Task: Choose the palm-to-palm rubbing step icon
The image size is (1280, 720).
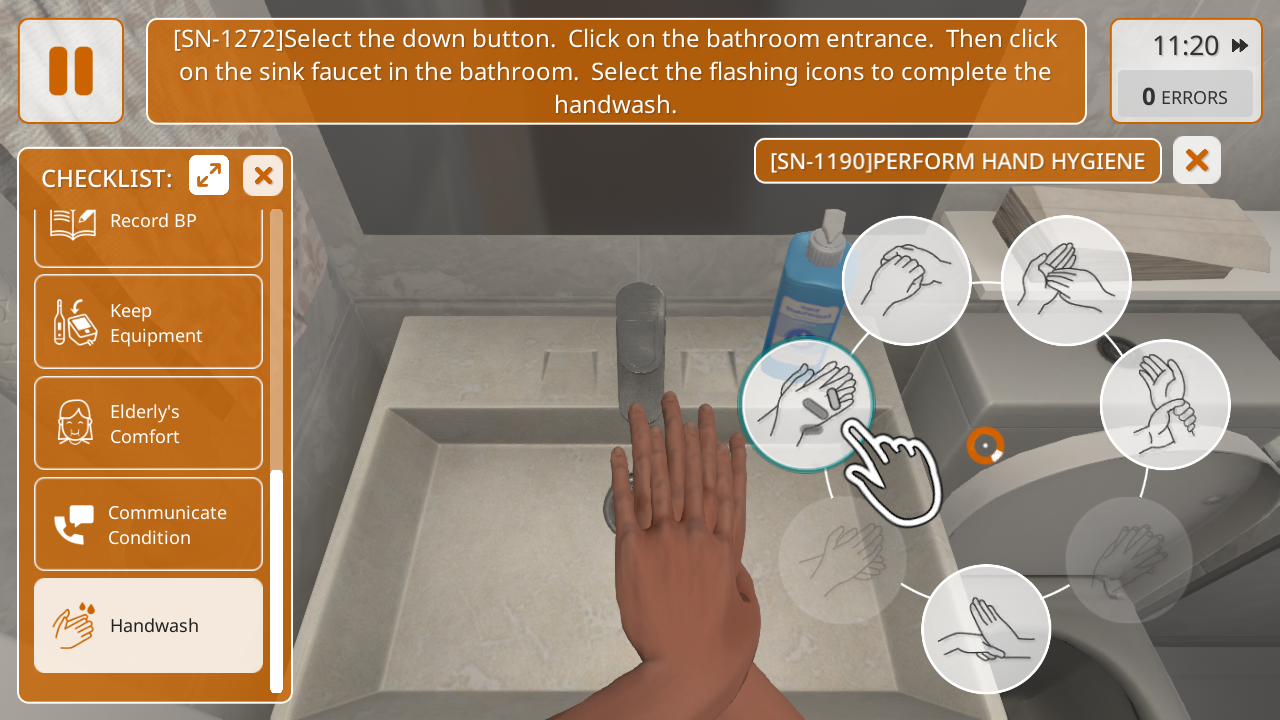Action: coord(1065,280)
